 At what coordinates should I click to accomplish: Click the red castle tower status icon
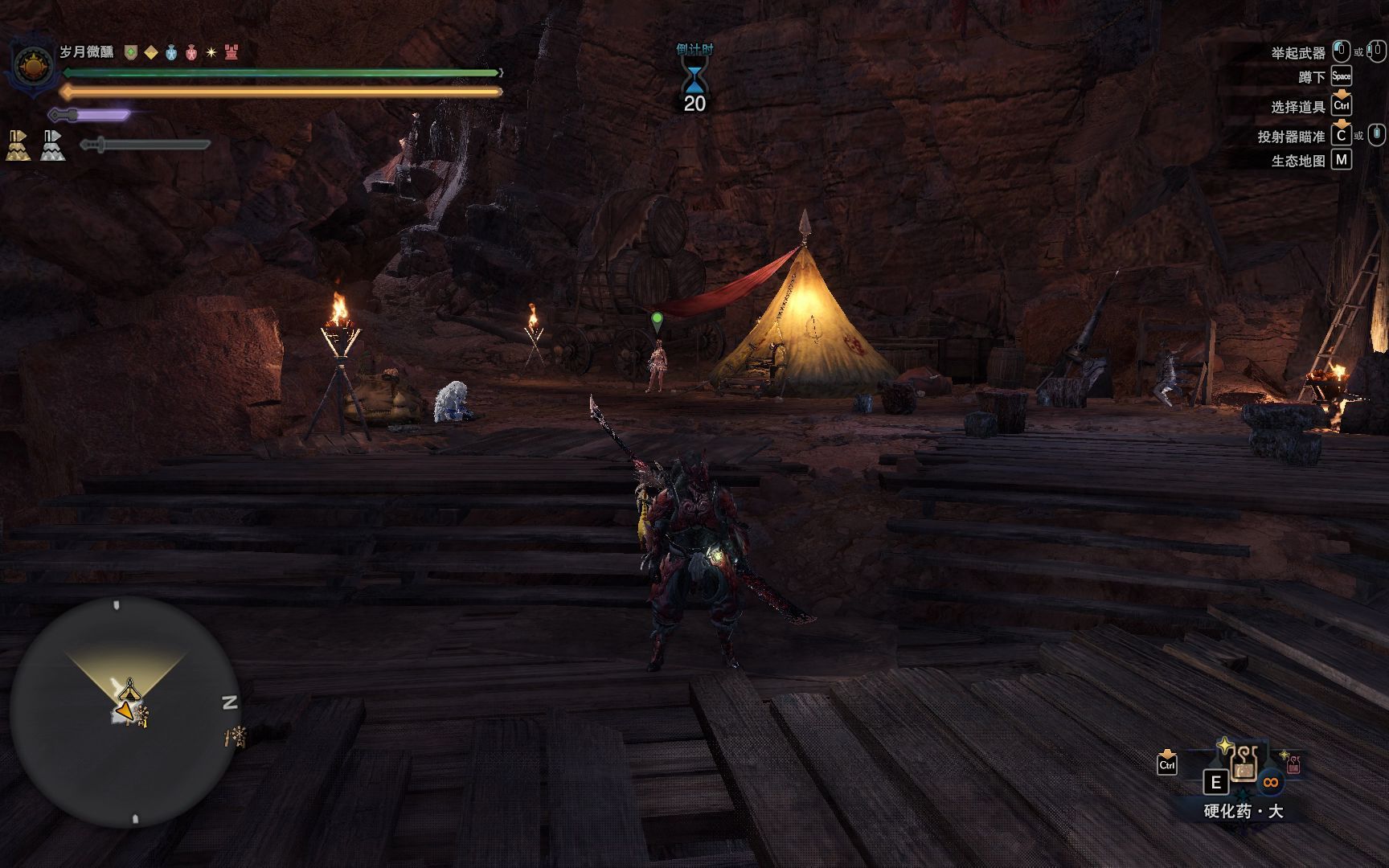(231, 52)
